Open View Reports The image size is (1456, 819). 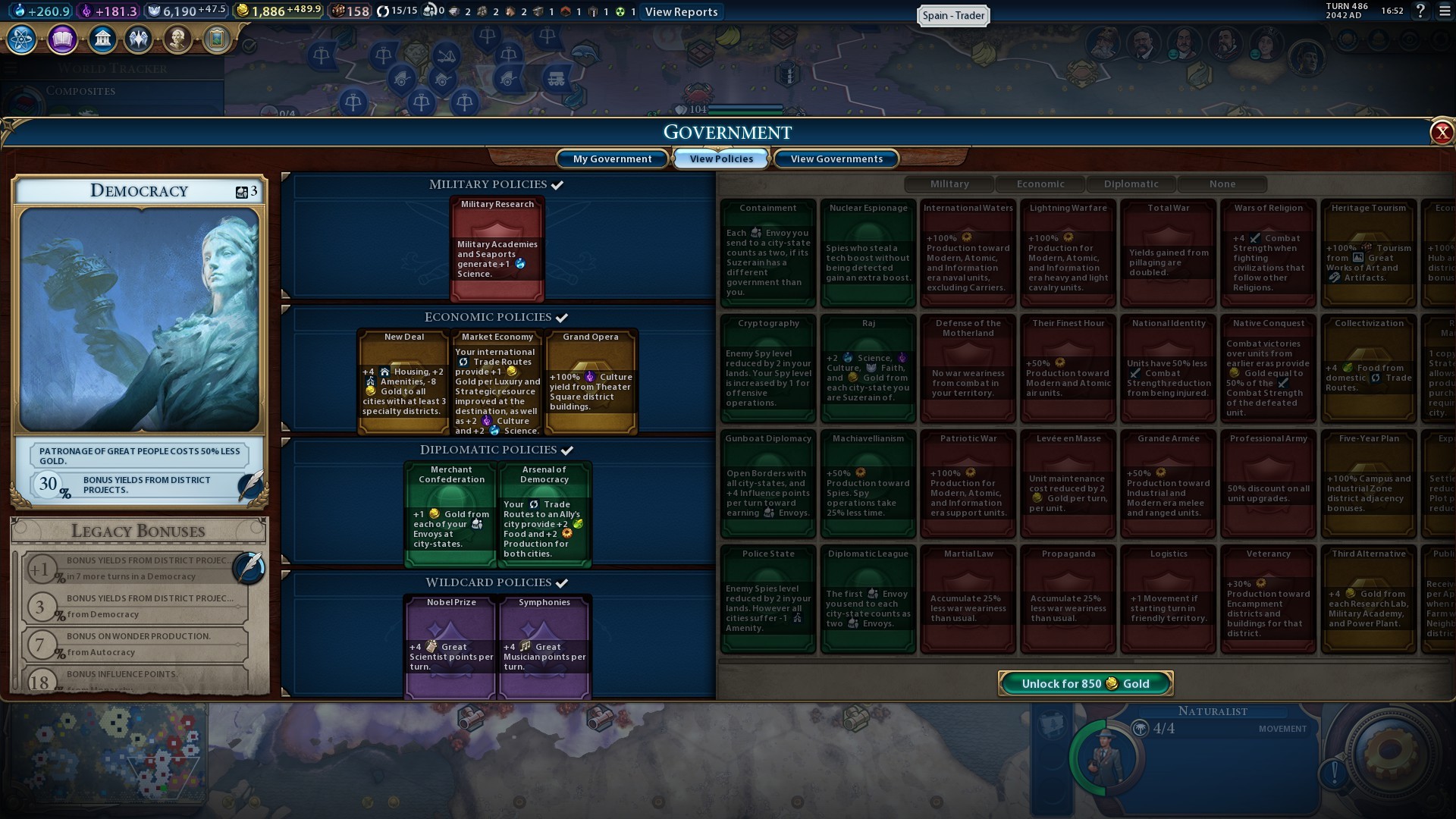pyautogui.click(x=681, y=11)
